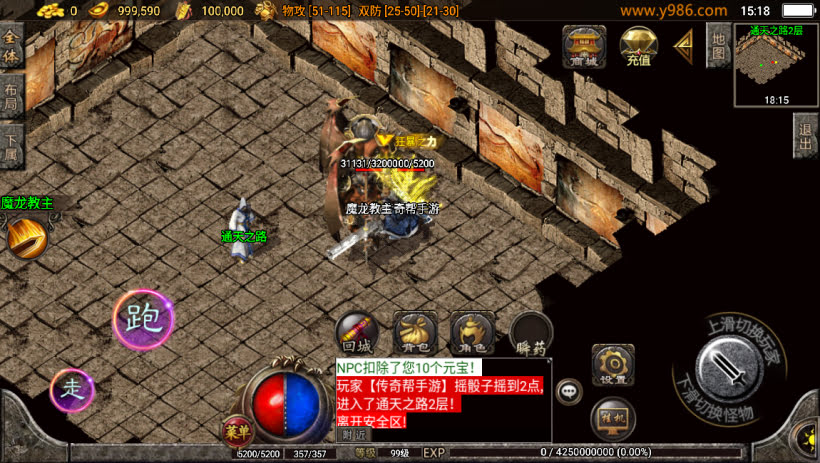This screenshot has width=820, height=463.
Task: Use the 回城 return-to-town scroll
Action: coord(356,333)
